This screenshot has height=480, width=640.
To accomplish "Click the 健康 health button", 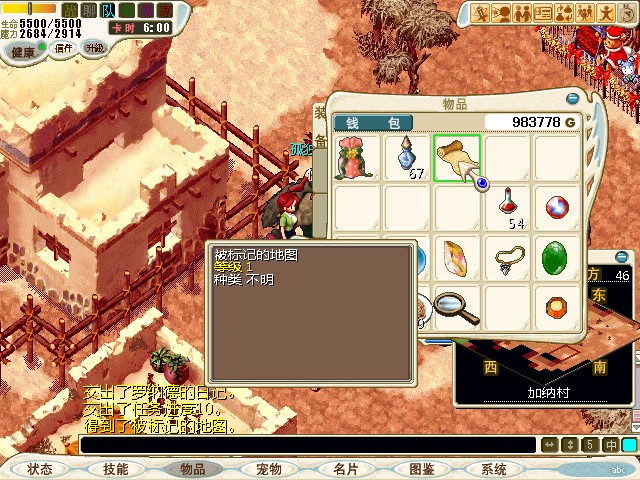I will click(22, 51).
